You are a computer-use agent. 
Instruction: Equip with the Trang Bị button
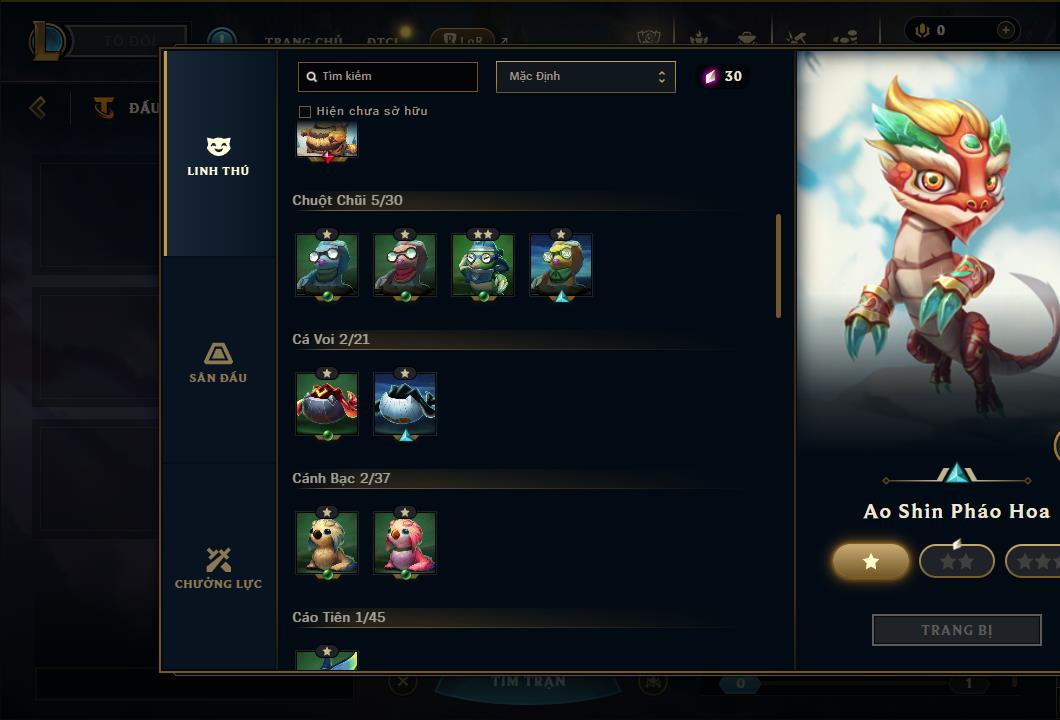tap(956, 630)
